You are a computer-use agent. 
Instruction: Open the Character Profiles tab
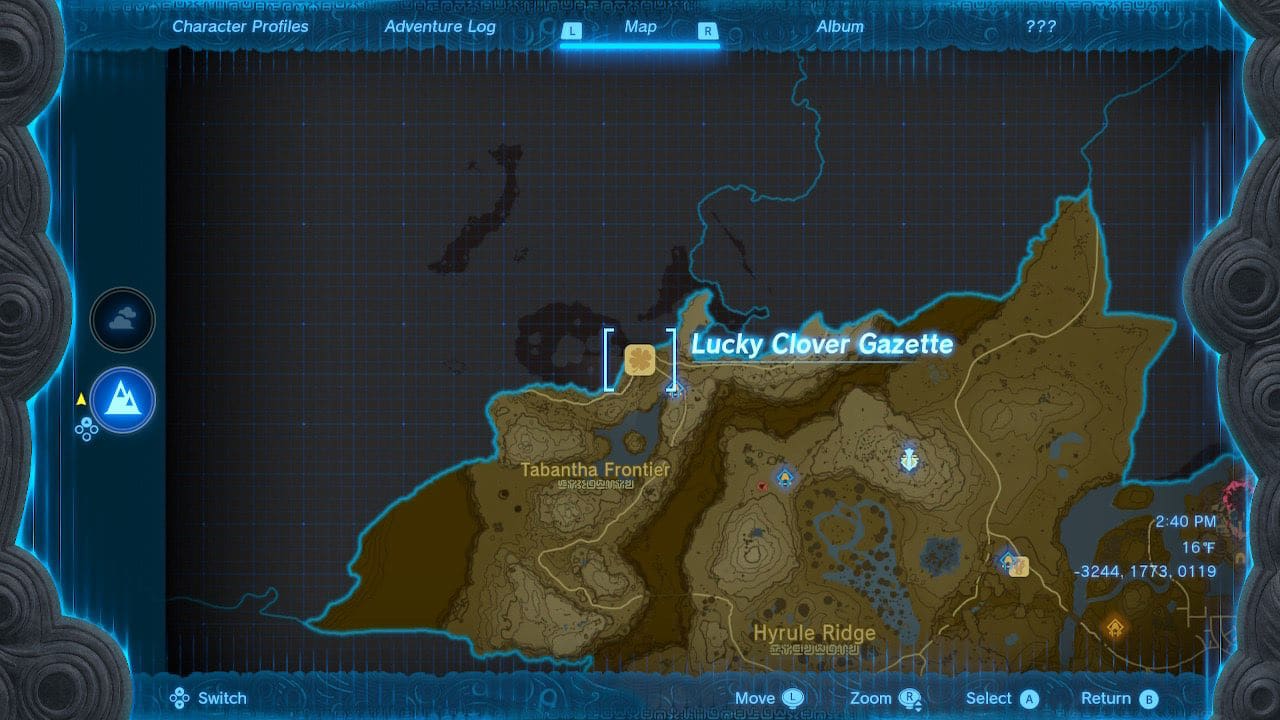(239, 27)
